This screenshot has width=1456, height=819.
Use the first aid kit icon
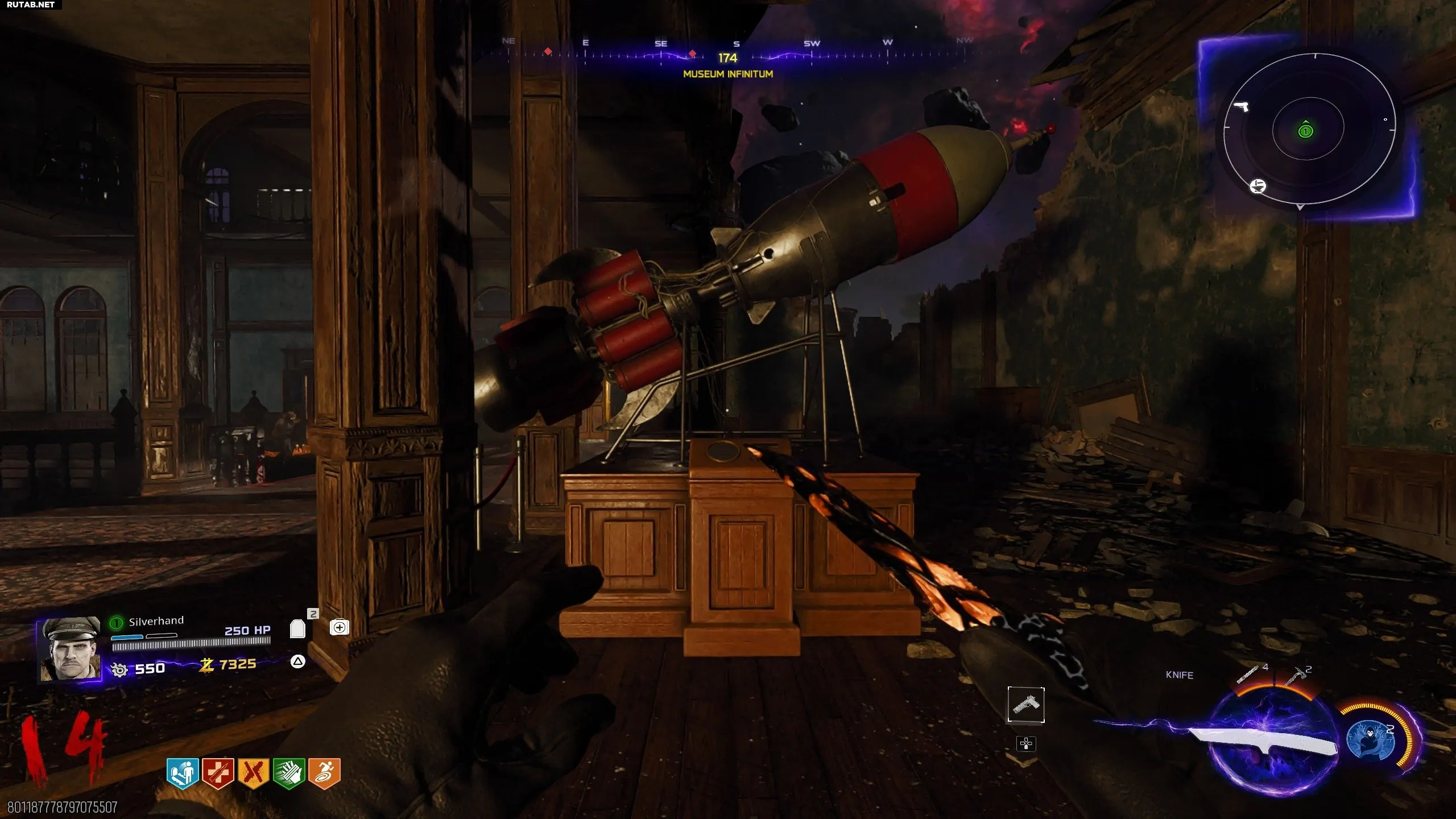[340, 627]
